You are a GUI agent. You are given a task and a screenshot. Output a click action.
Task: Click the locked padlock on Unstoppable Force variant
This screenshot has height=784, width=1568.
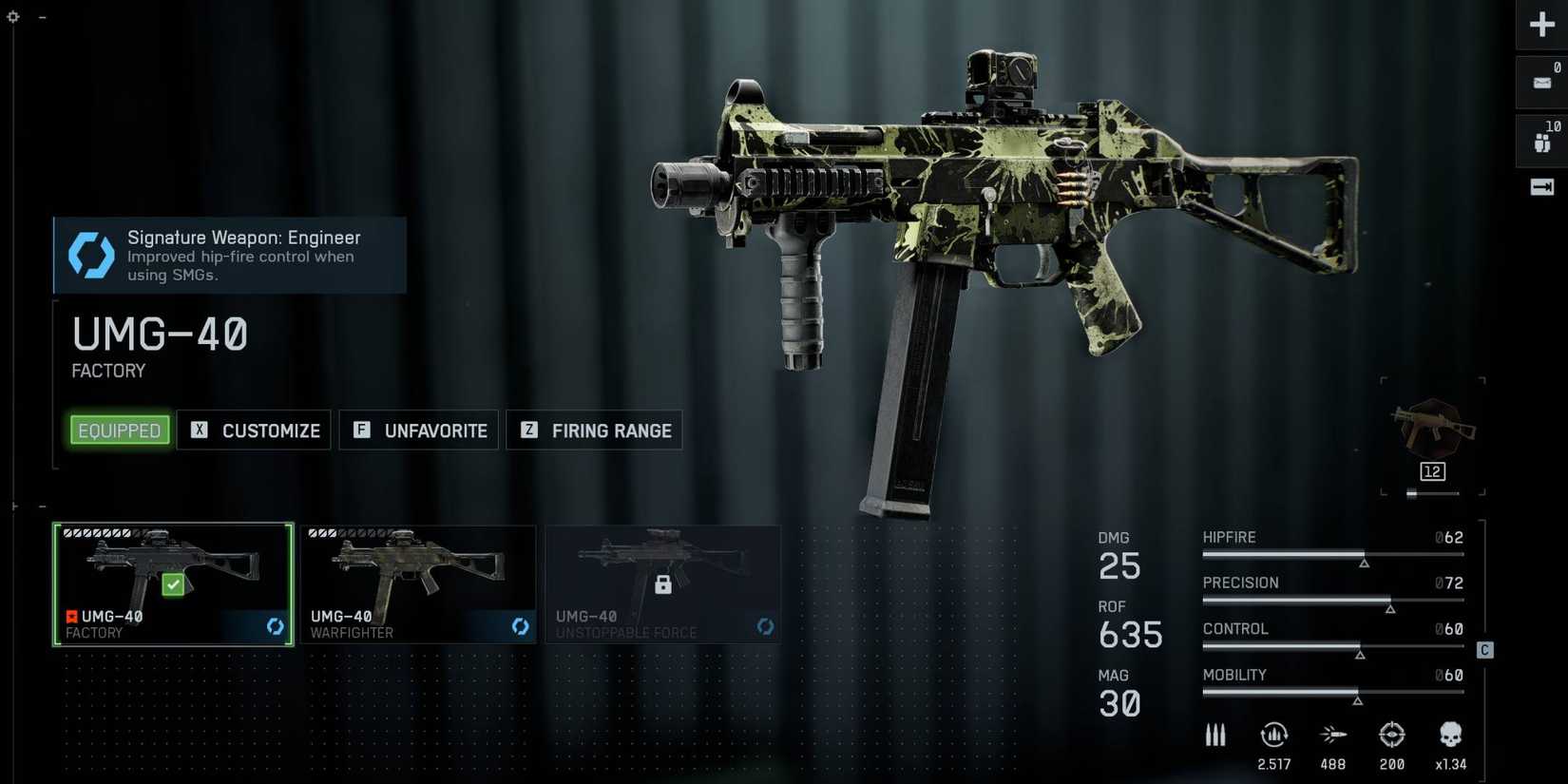tap(663, 584)
